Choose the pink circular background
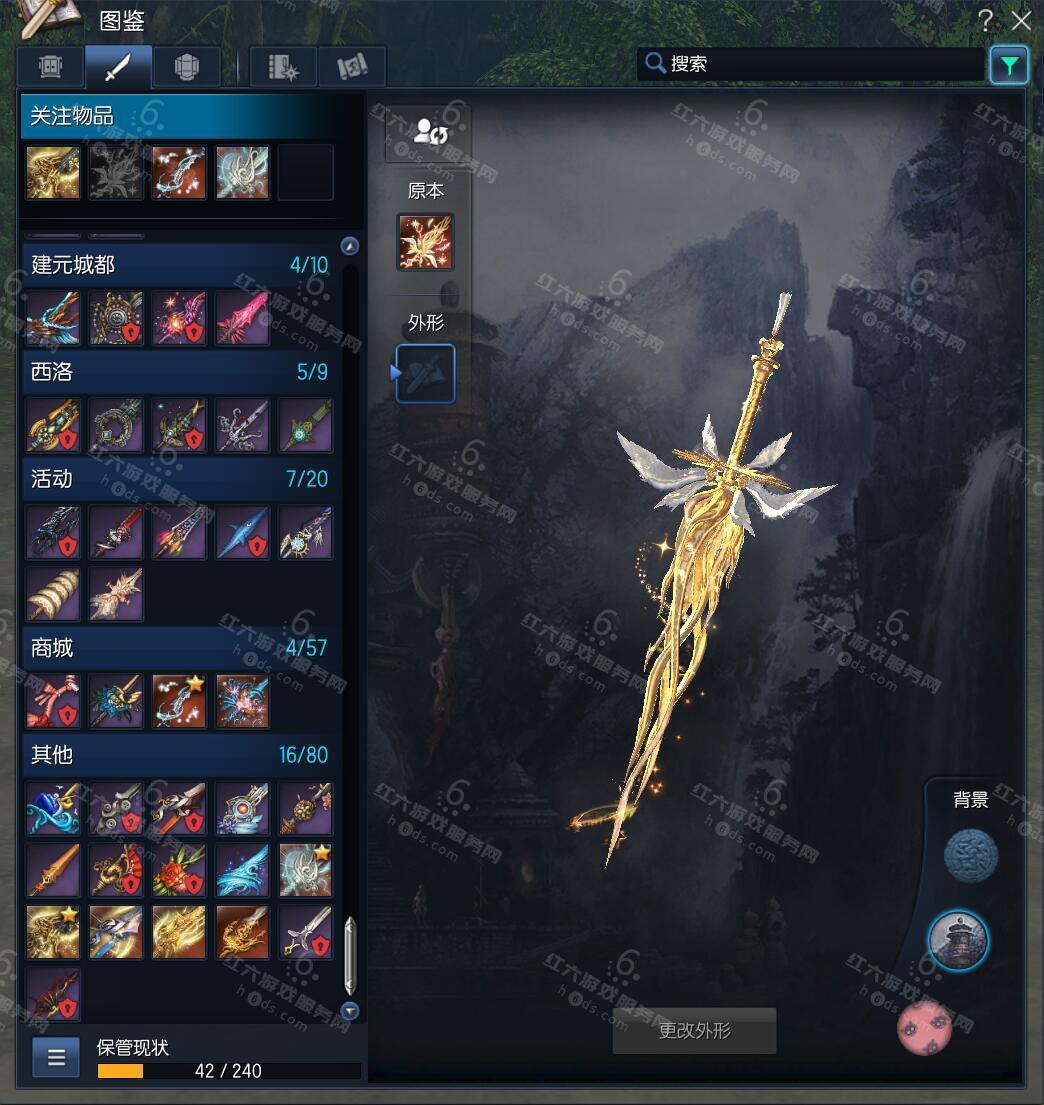This screenshot has width=1044, height=1105. tap(924, 1027)
